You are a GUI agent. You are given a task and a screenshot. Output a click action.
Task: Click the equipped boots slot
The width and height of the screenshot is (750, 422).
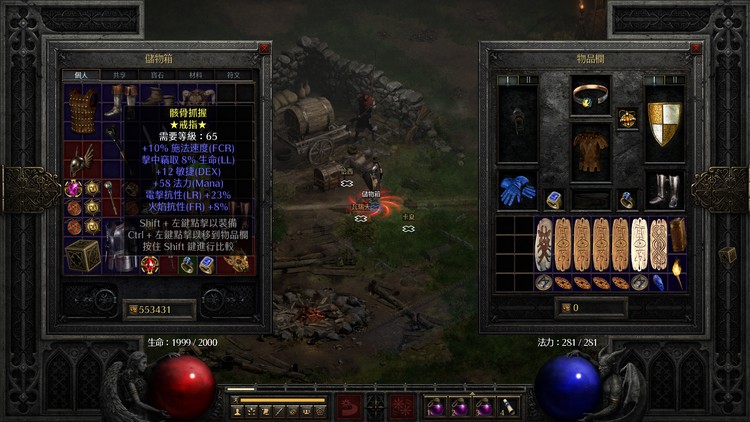pos(664,190)
